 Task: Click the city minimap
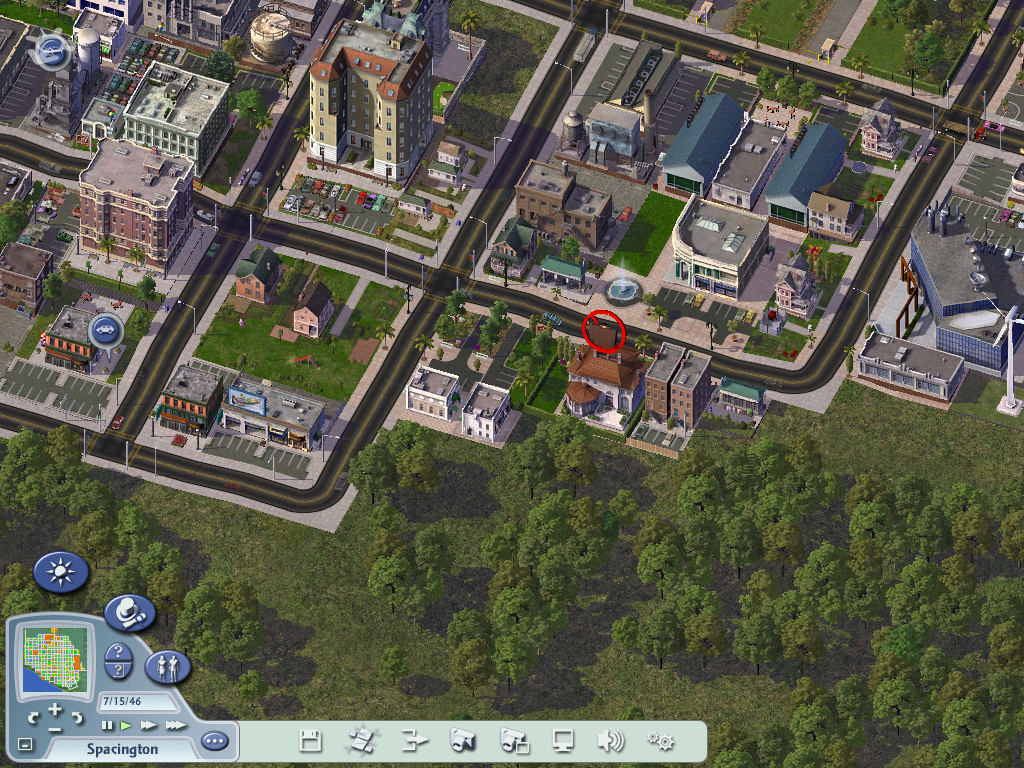tap(55, 657)
